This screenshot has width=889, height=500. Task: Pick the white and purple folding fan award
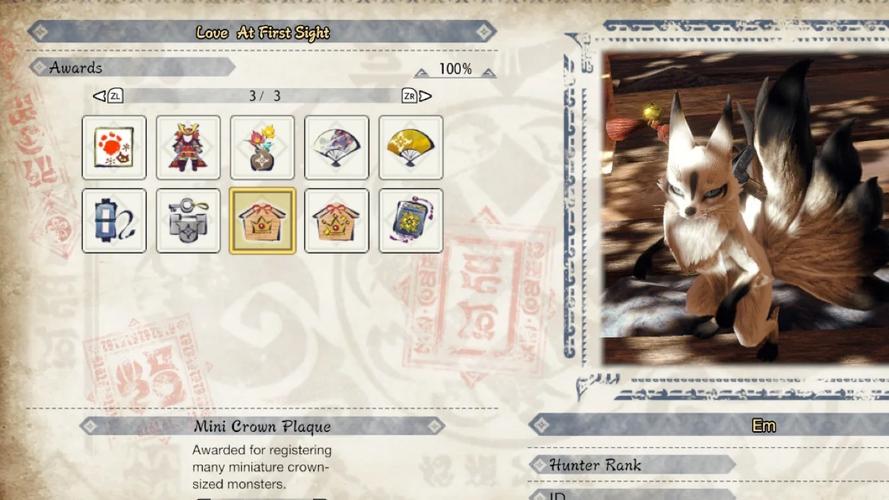[336, 148]
